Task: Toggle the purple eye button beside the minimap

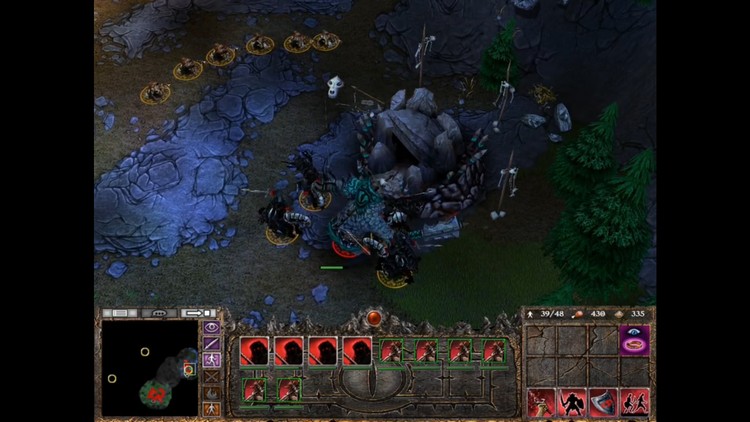Action: click(211, 327)
